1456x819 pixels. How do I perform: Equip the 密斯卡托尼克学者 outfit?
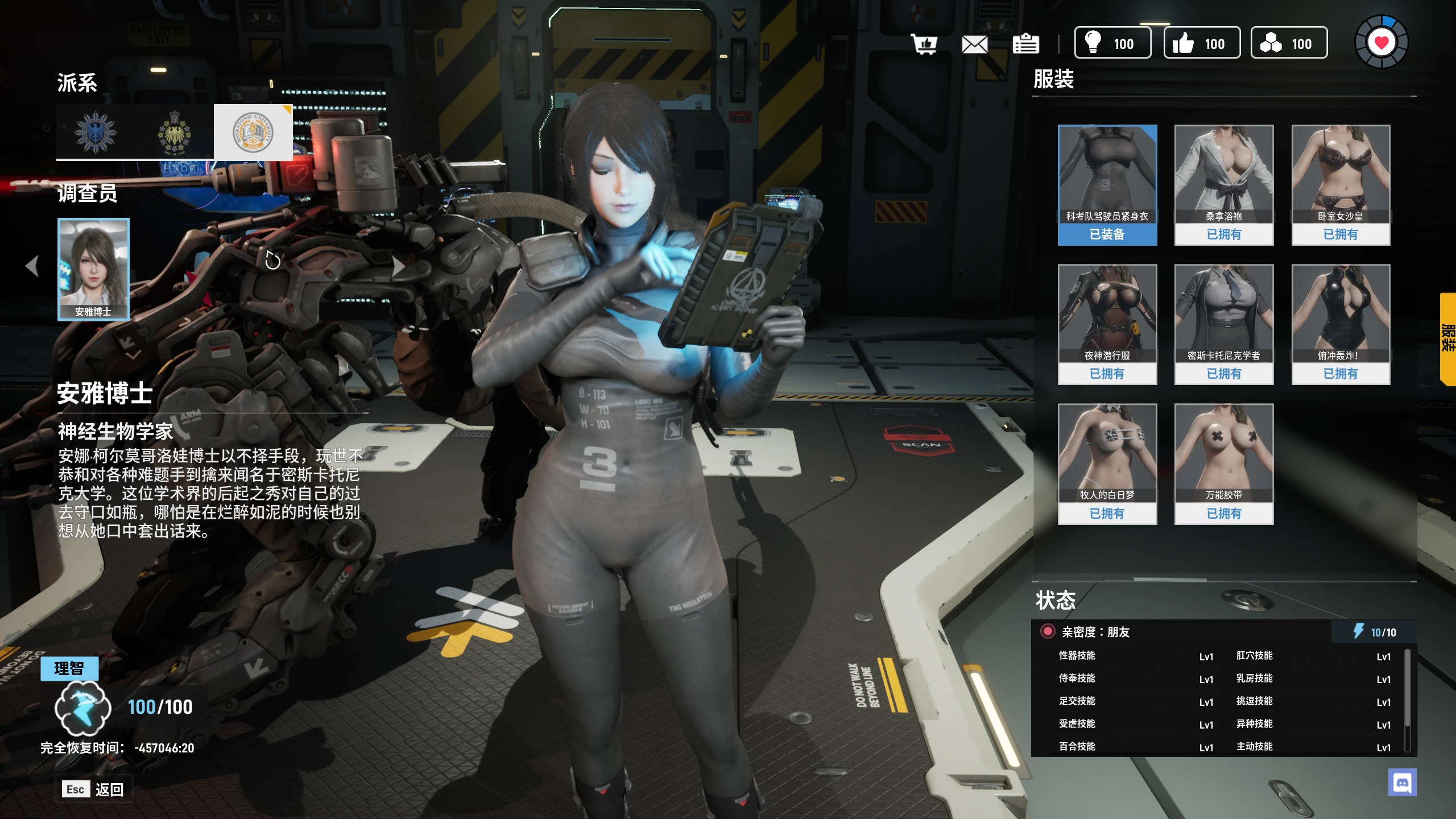point(1223,324)
